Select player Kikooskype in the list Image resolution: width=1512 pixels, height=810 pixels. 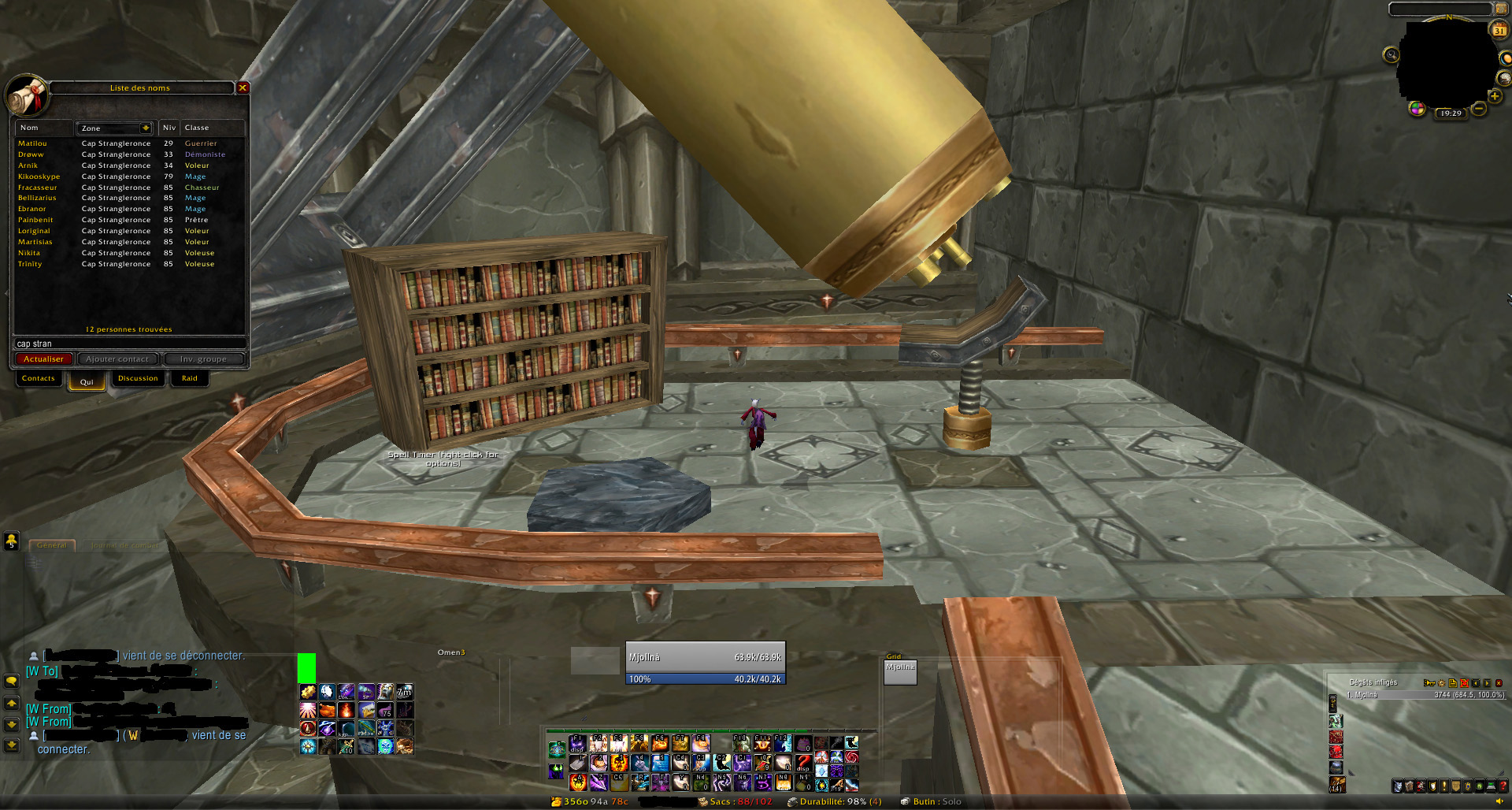39,176
